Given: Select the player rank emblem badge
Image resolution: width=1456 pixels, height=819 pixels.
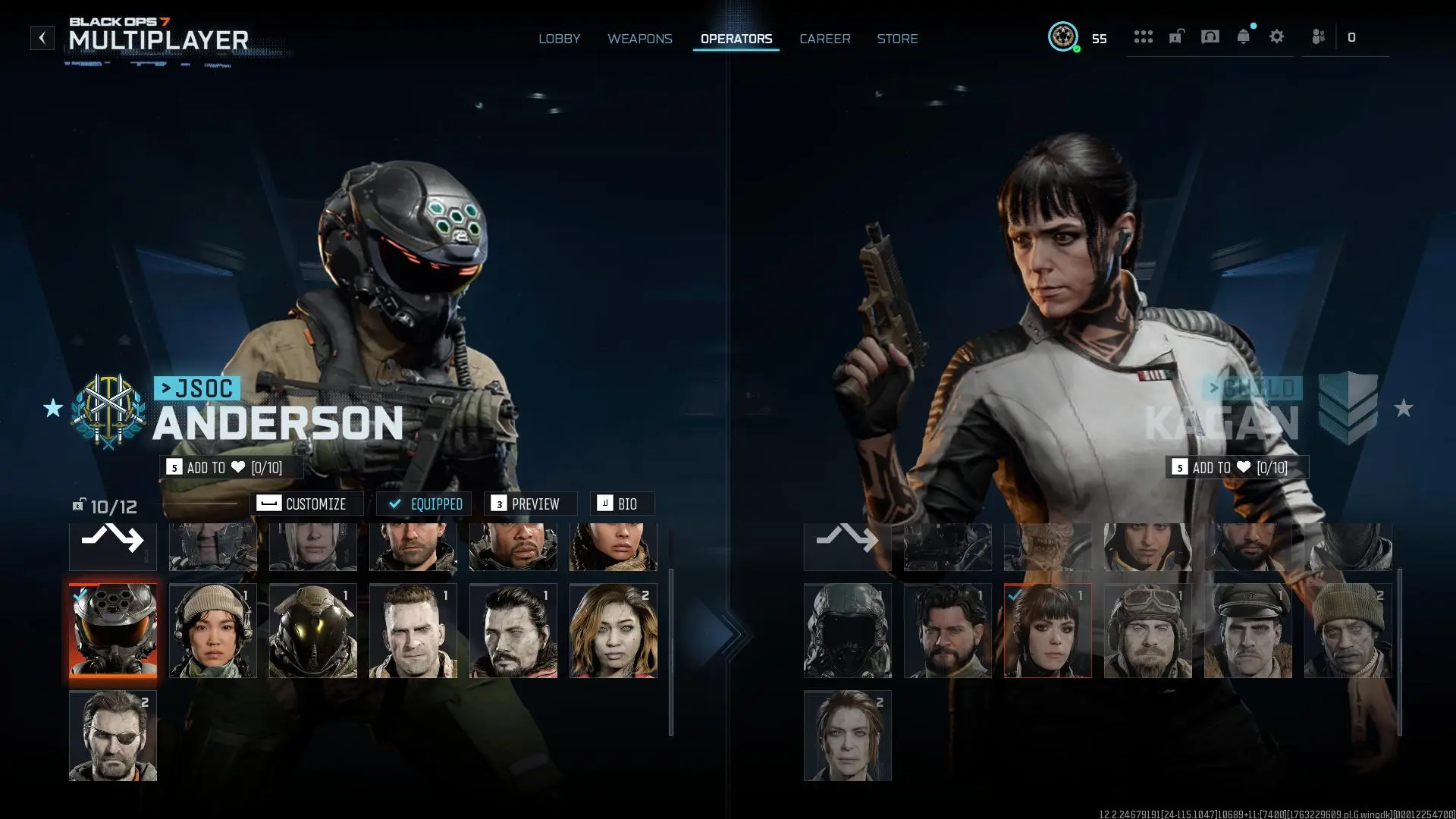Looking at the screenshot, I should click(x=1064, y=36).
